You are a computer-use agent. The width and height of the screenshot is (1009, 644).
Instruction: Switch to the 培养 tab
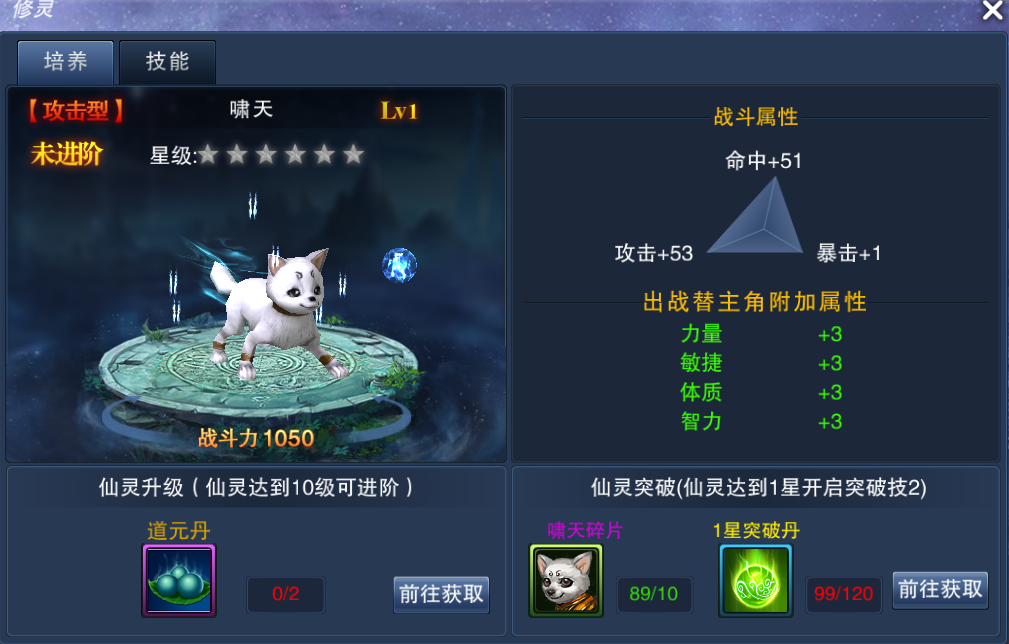click(66, 62)
